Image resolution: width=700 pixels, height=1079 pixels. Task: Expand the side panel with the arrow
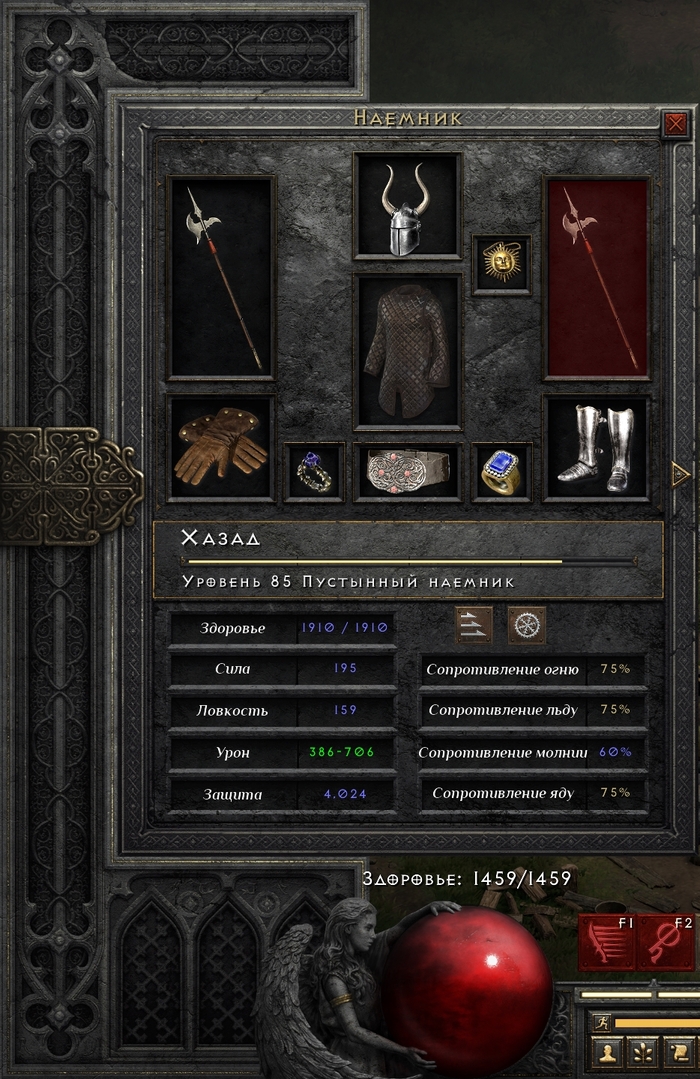click(682, 472)
